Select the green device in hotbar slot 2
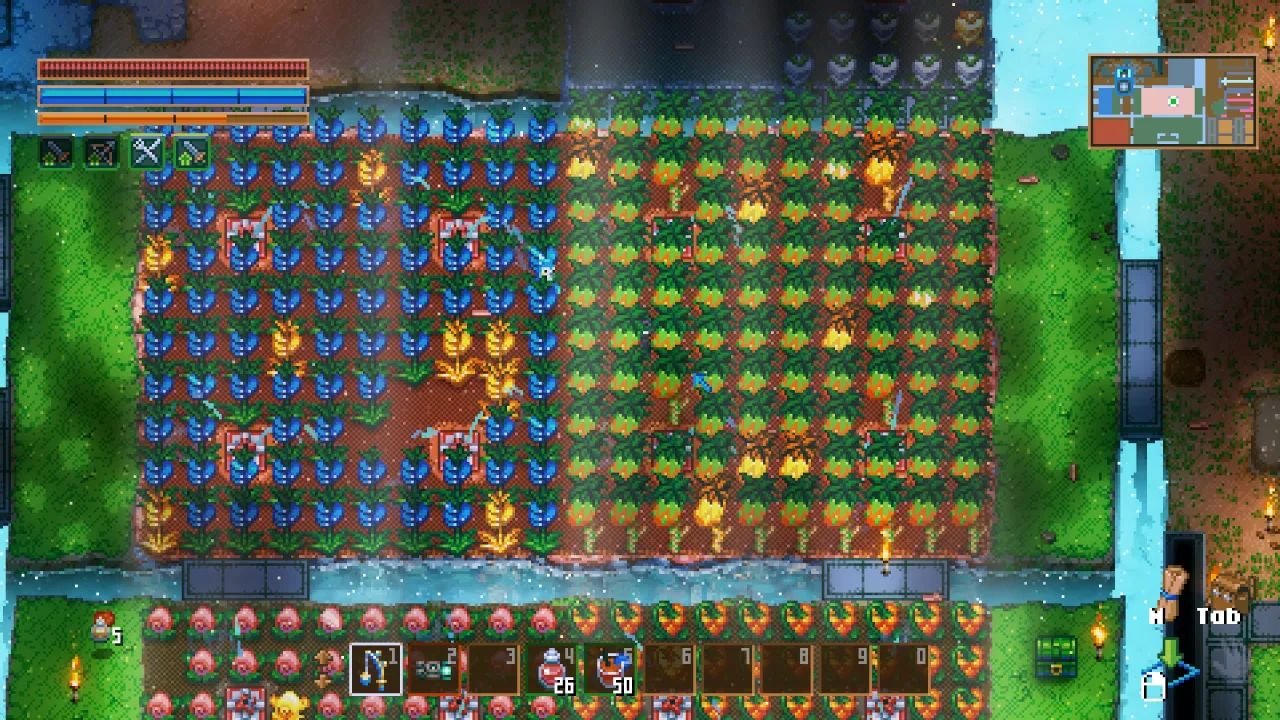Screen dimensions: 1280x720 pos(435,670)
